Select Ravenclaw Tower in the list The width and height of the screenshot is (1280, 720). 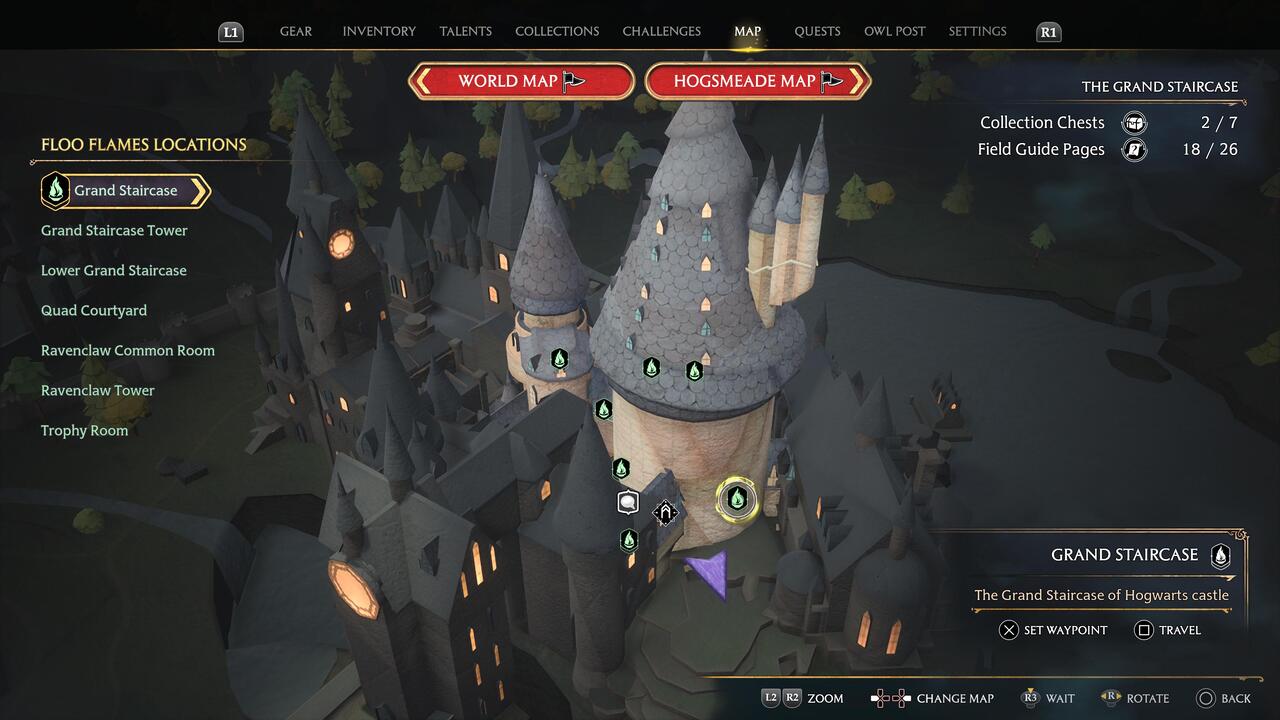[x=98, y=391]
